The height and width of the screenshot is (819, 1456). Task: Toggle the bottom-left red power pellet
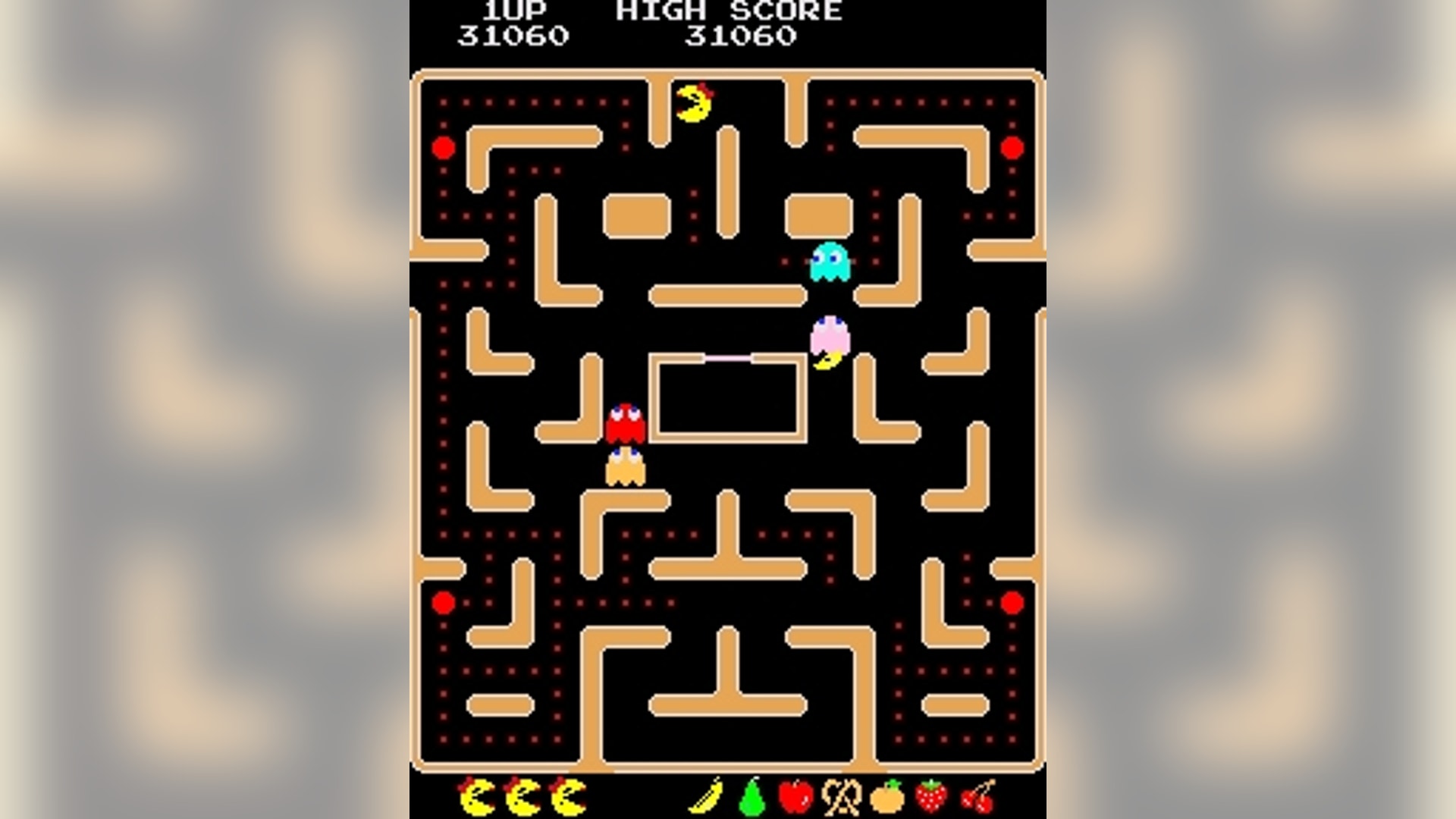click(x=443, y=601)
